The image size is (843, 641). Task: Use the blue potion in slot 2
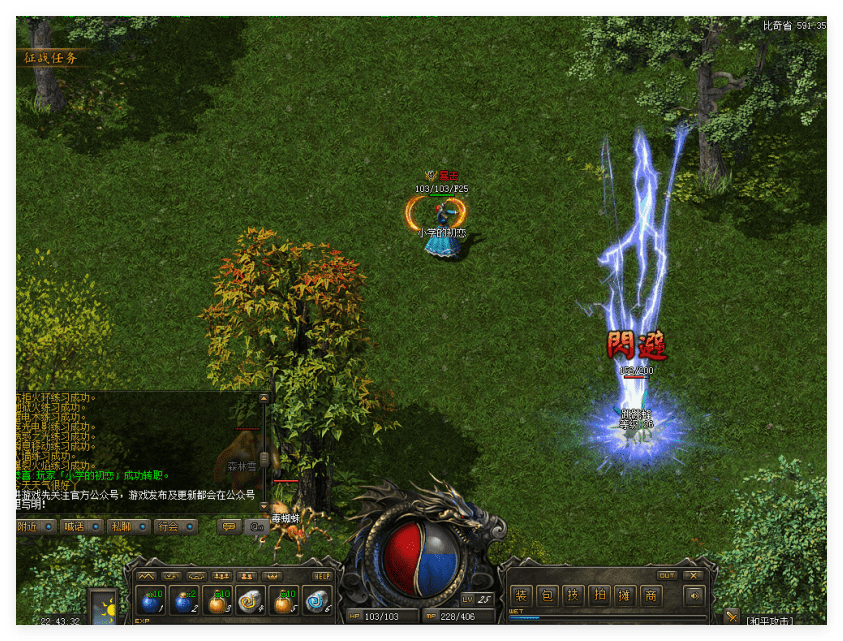[x=184, y=601]
